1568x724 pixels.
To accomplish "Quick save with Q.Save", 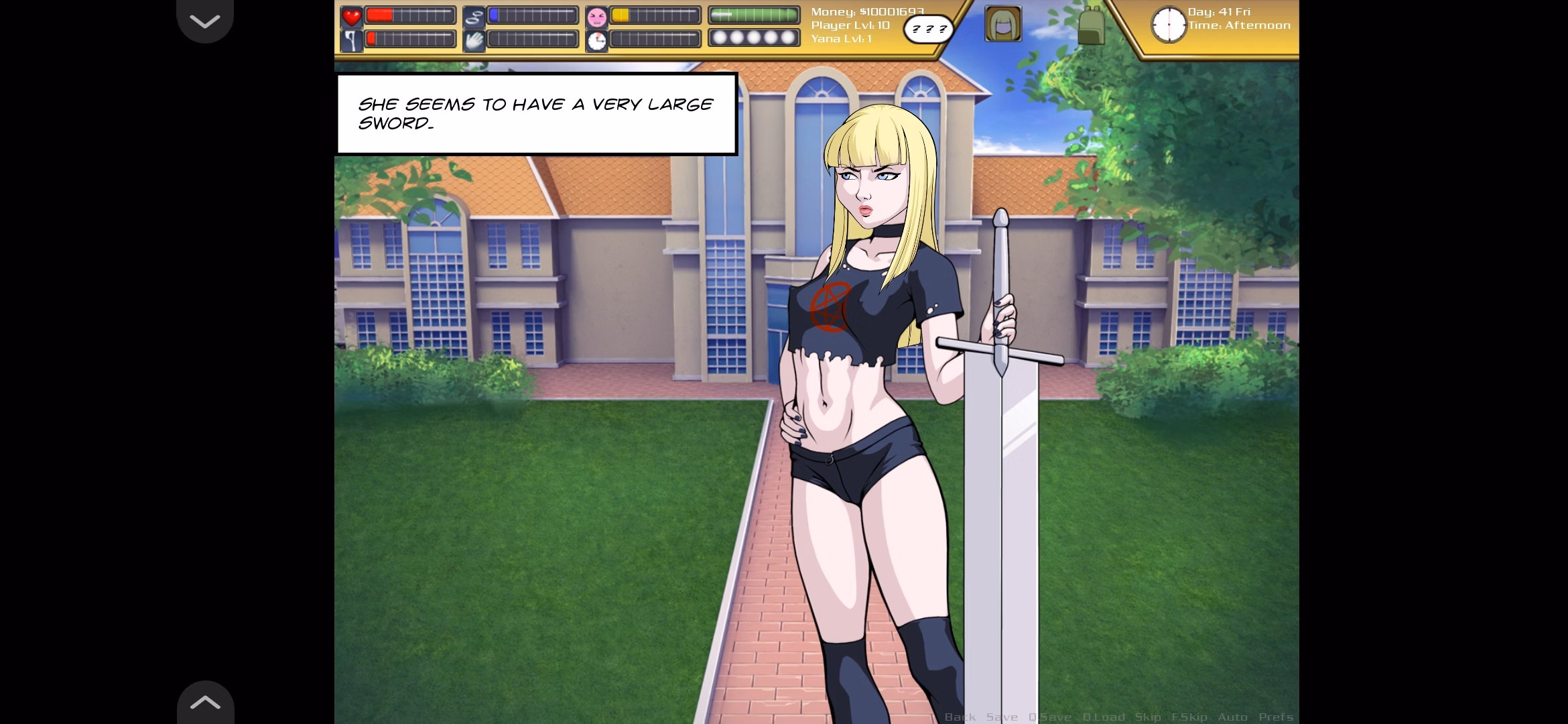I will pos(1049,717).
